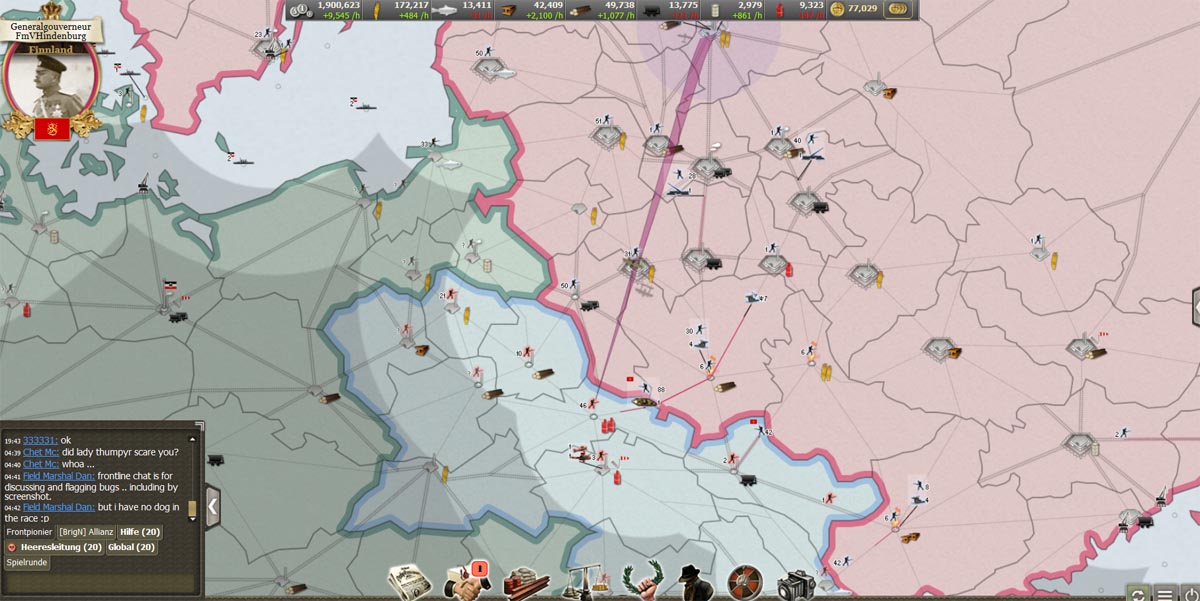Click the chat message input field
Screen dimensions: 1200x601
tap(98, 581)
